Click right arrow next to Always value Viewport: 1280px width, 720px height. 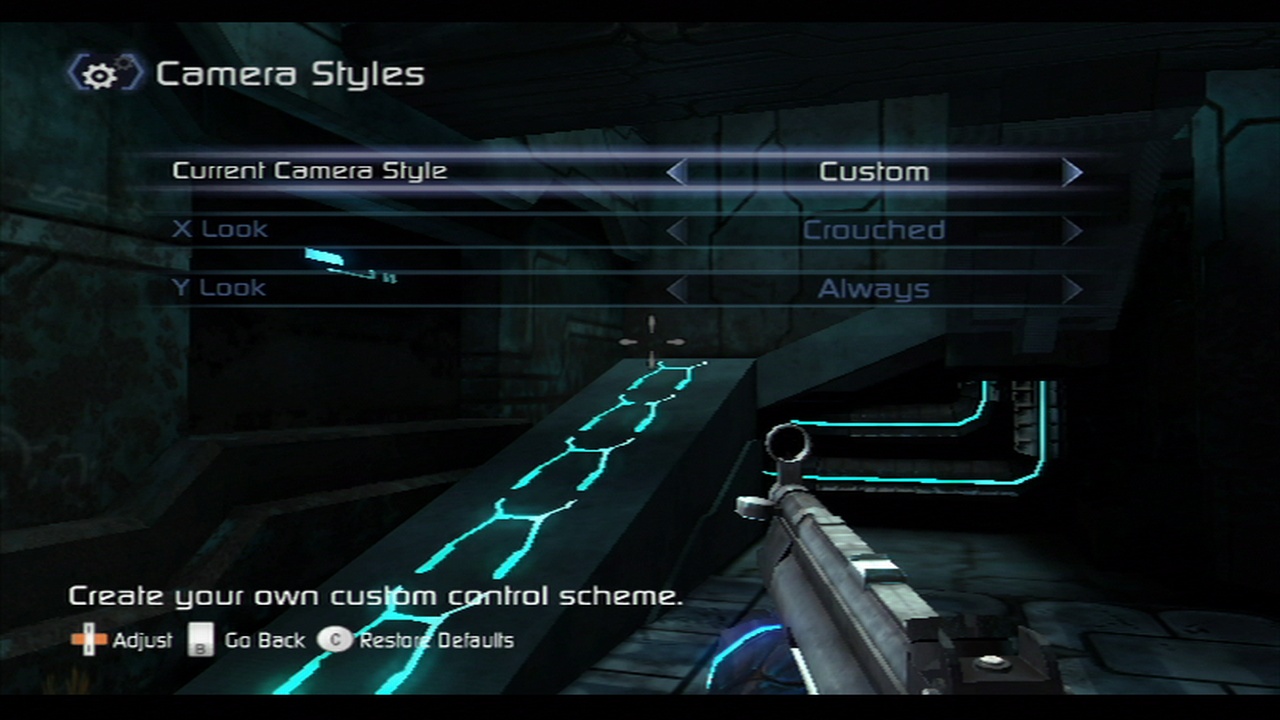(1072, 290)
